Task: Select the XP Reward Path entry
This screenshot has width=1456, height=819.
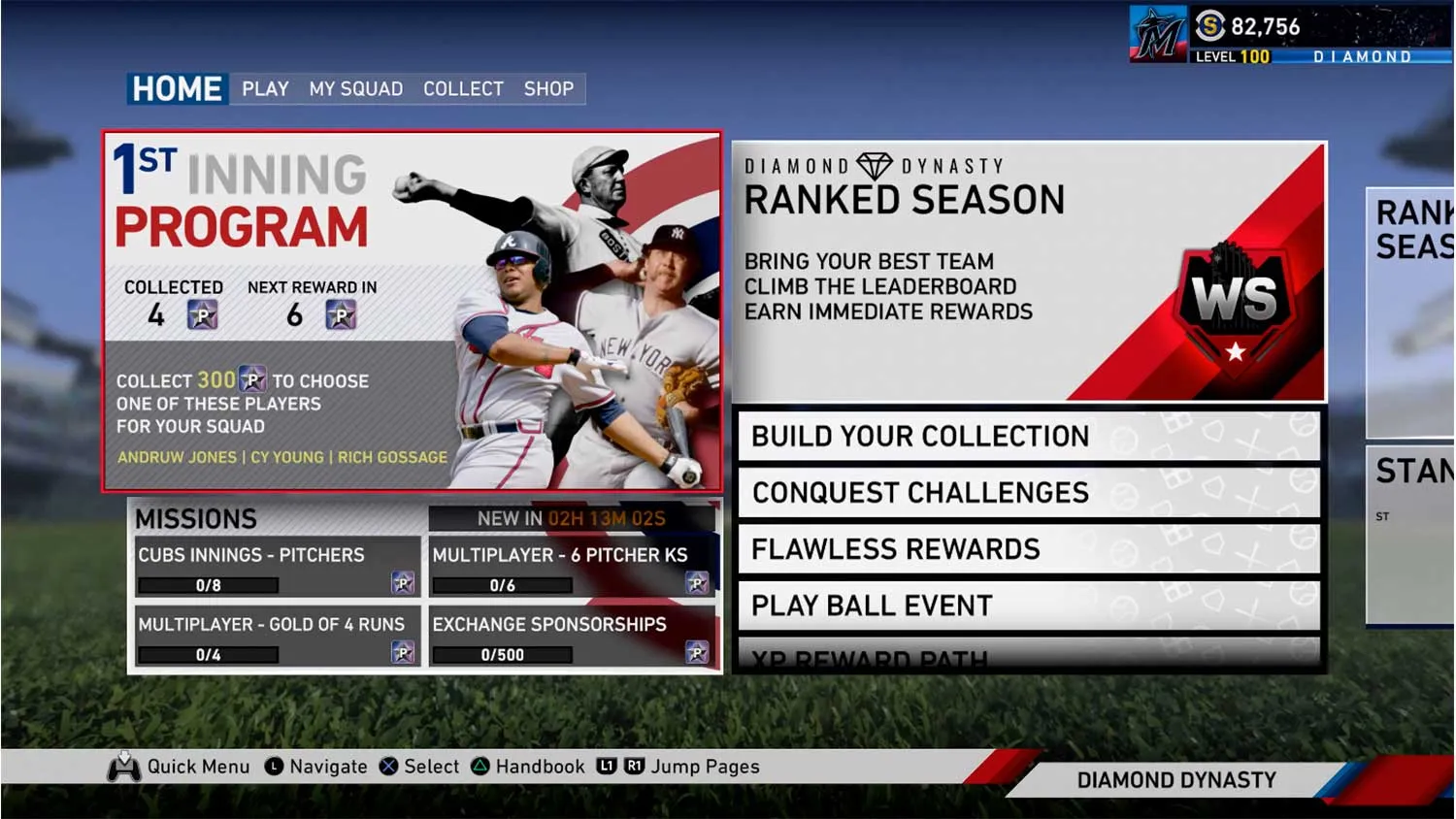Action: (1028, 656)
